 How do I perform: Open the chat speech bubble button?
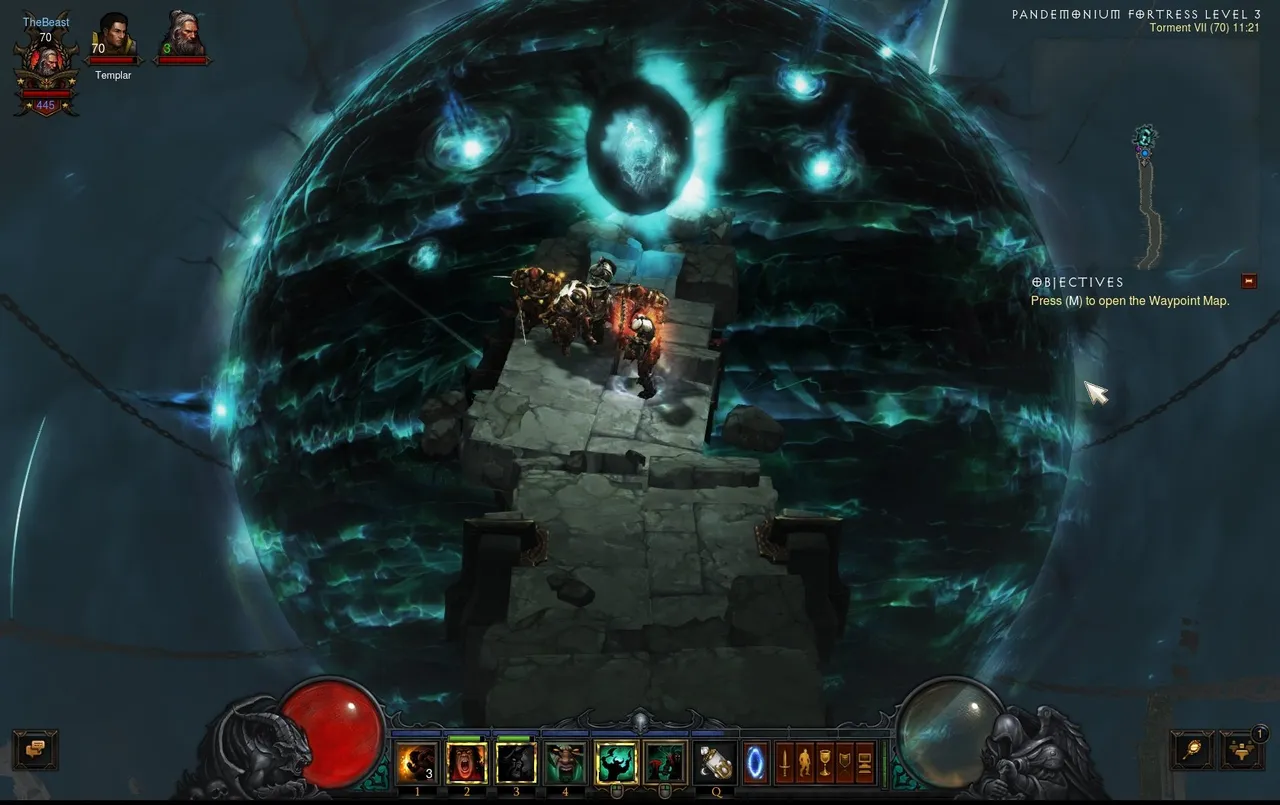pos(35,750)
